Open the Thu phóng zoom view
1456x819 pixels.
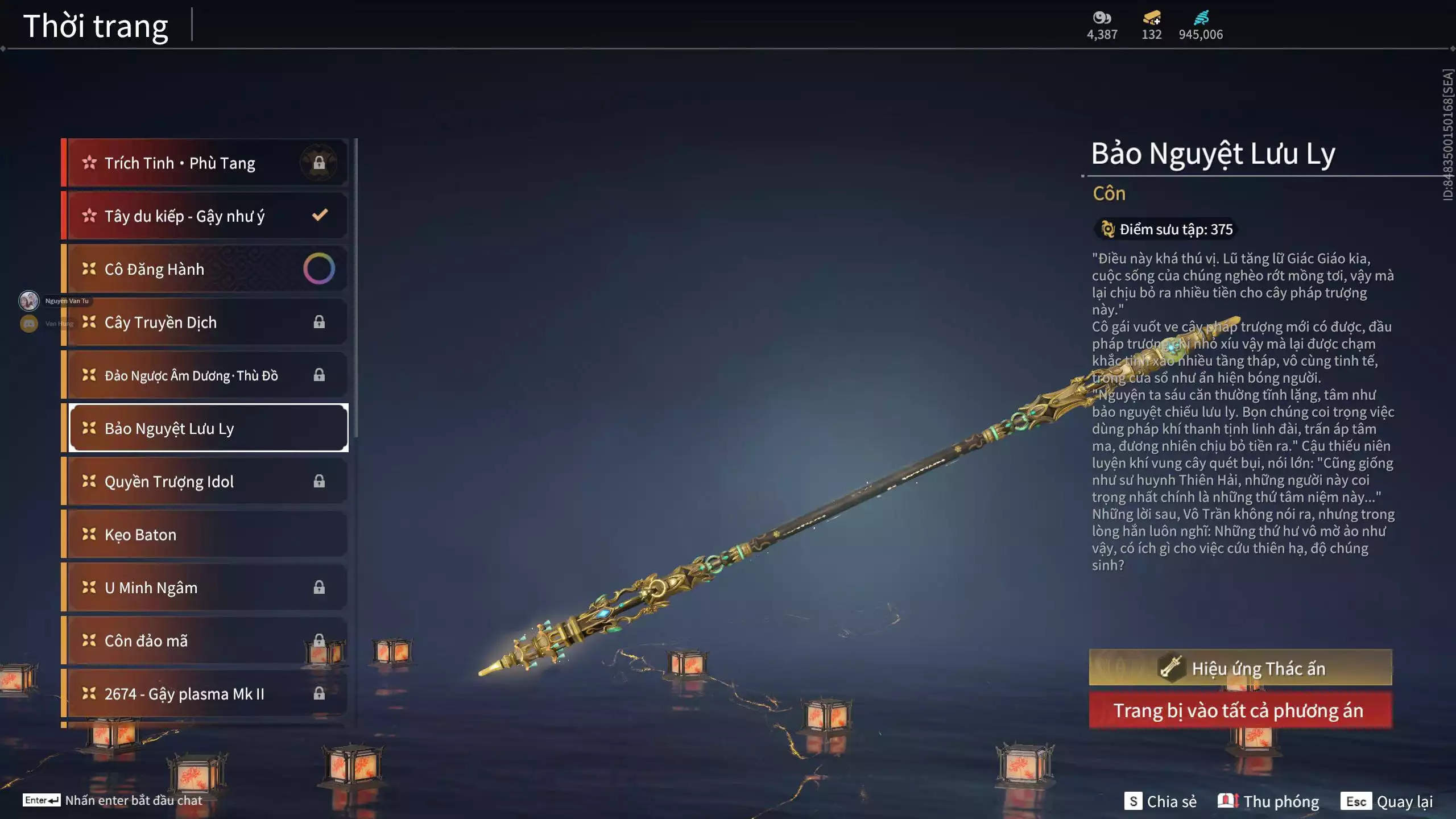click(x=1268, y=801)
